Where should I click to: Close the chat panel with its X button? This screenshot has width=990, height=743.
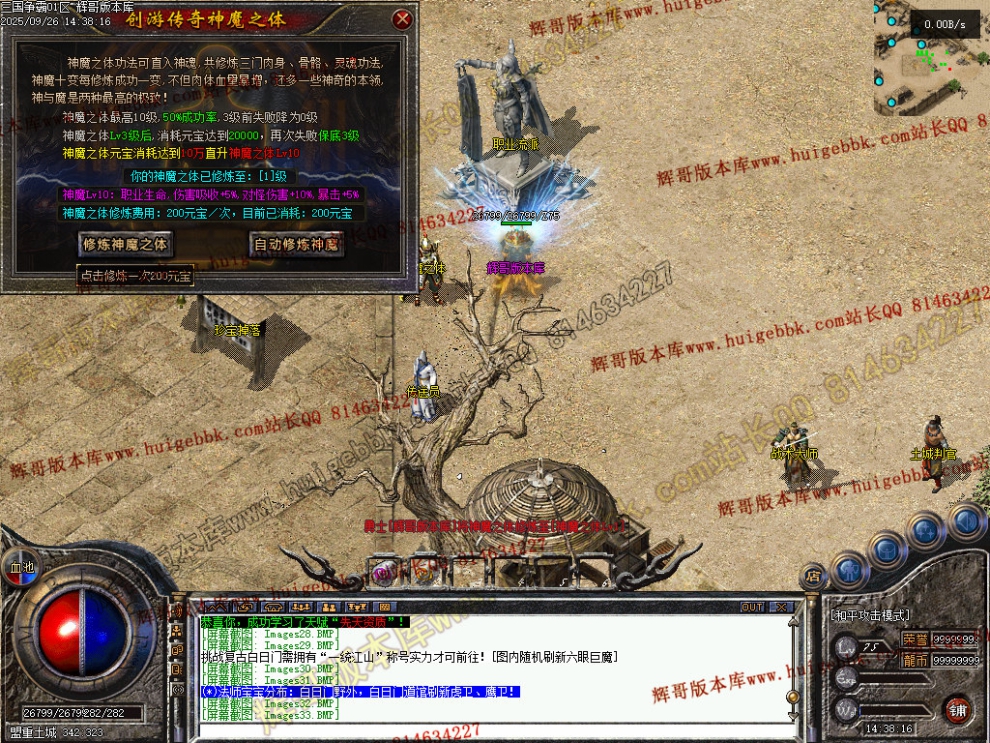[x=782, y=607]
